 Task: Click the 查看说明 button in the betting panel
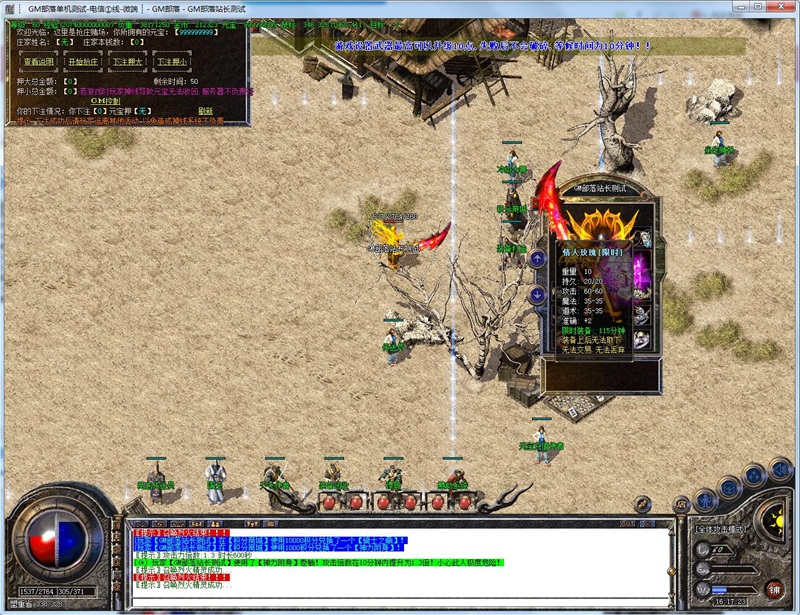pyautogui.click(x=39, y=62)
